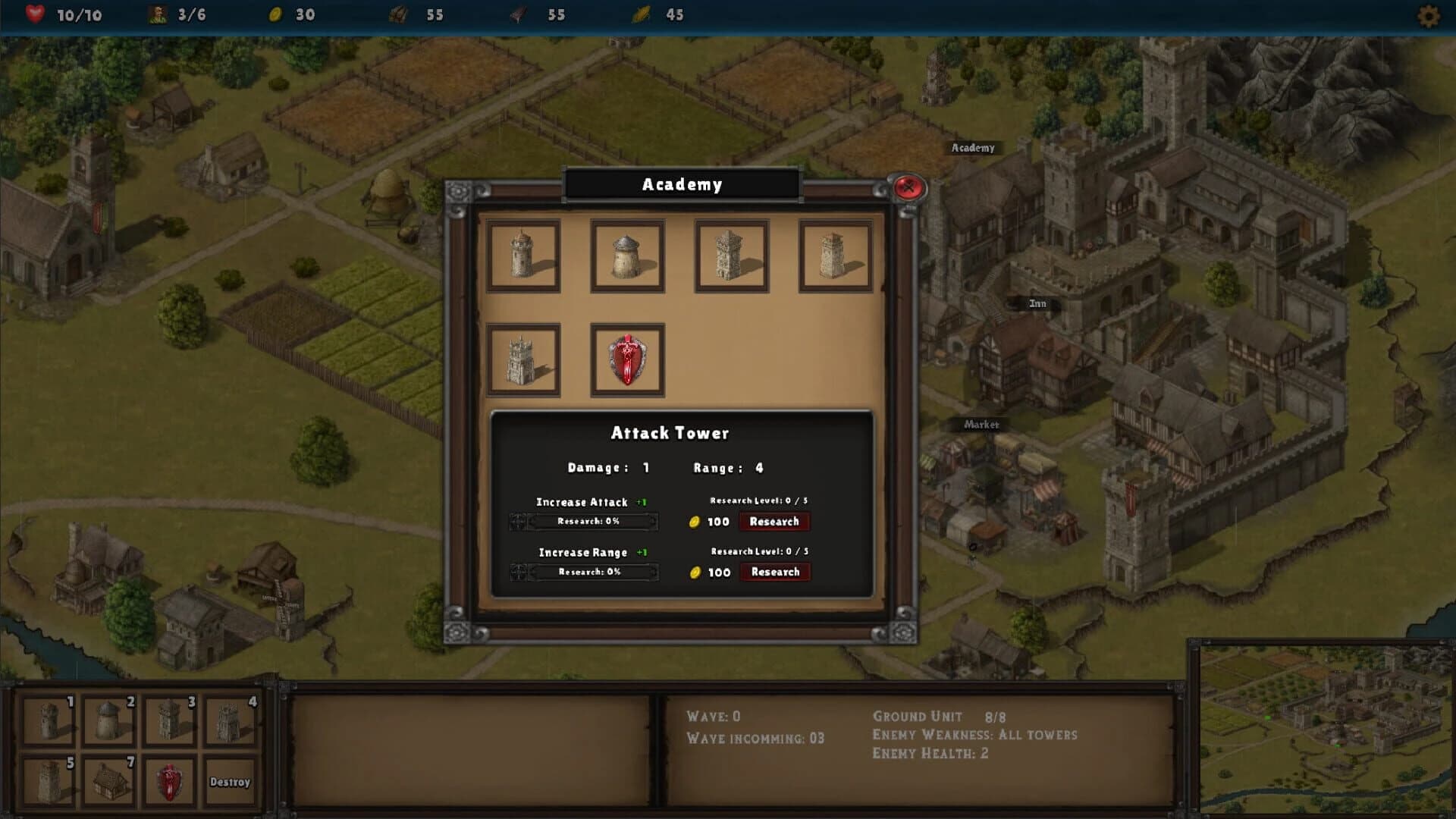Select the church-style tower icon in the Academy
Viewport: 1456px width, 819px height.
tap(523, 359)
